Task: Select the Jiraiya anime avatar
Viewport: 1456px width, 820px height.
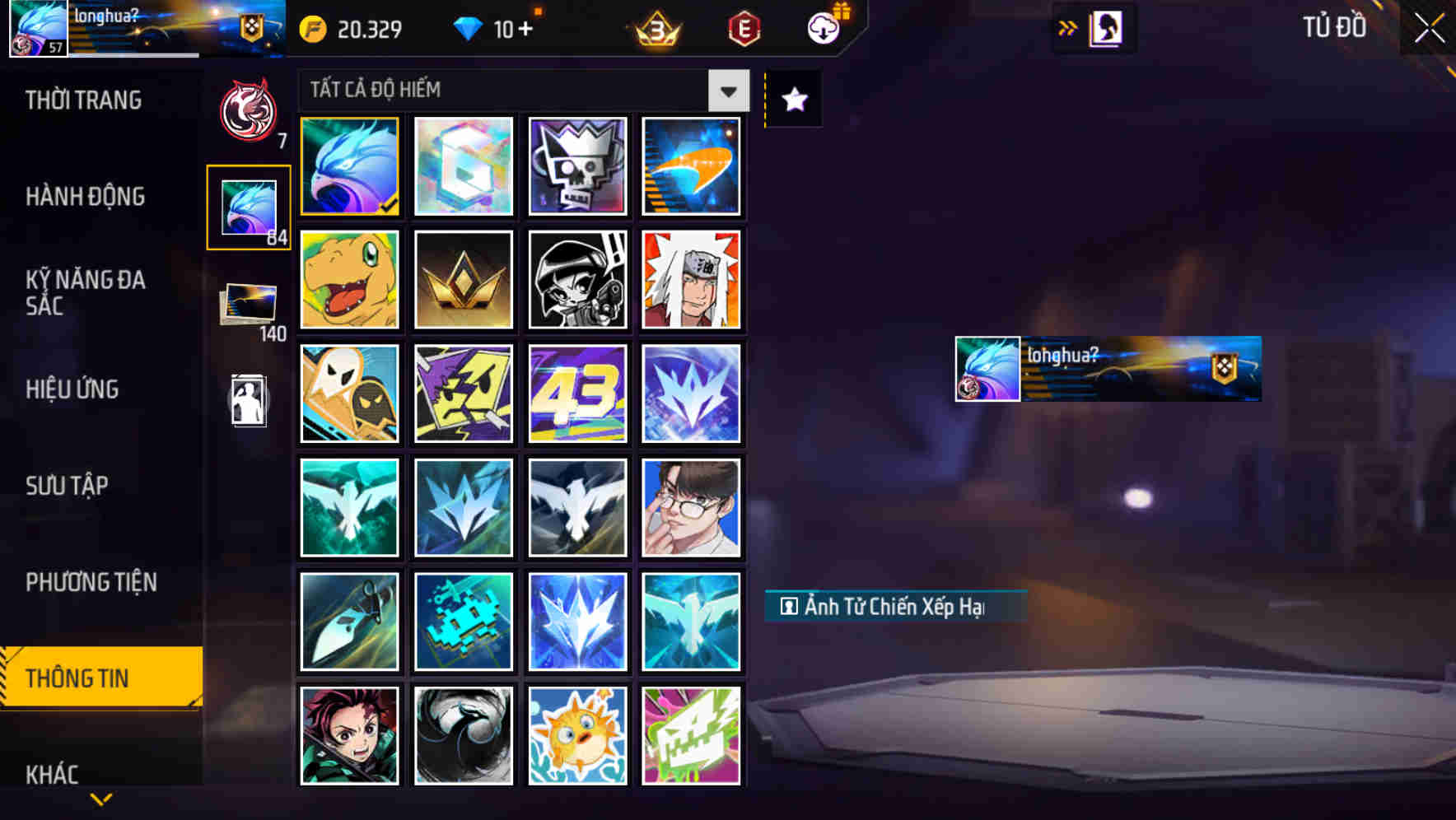Action: [692, 281]
